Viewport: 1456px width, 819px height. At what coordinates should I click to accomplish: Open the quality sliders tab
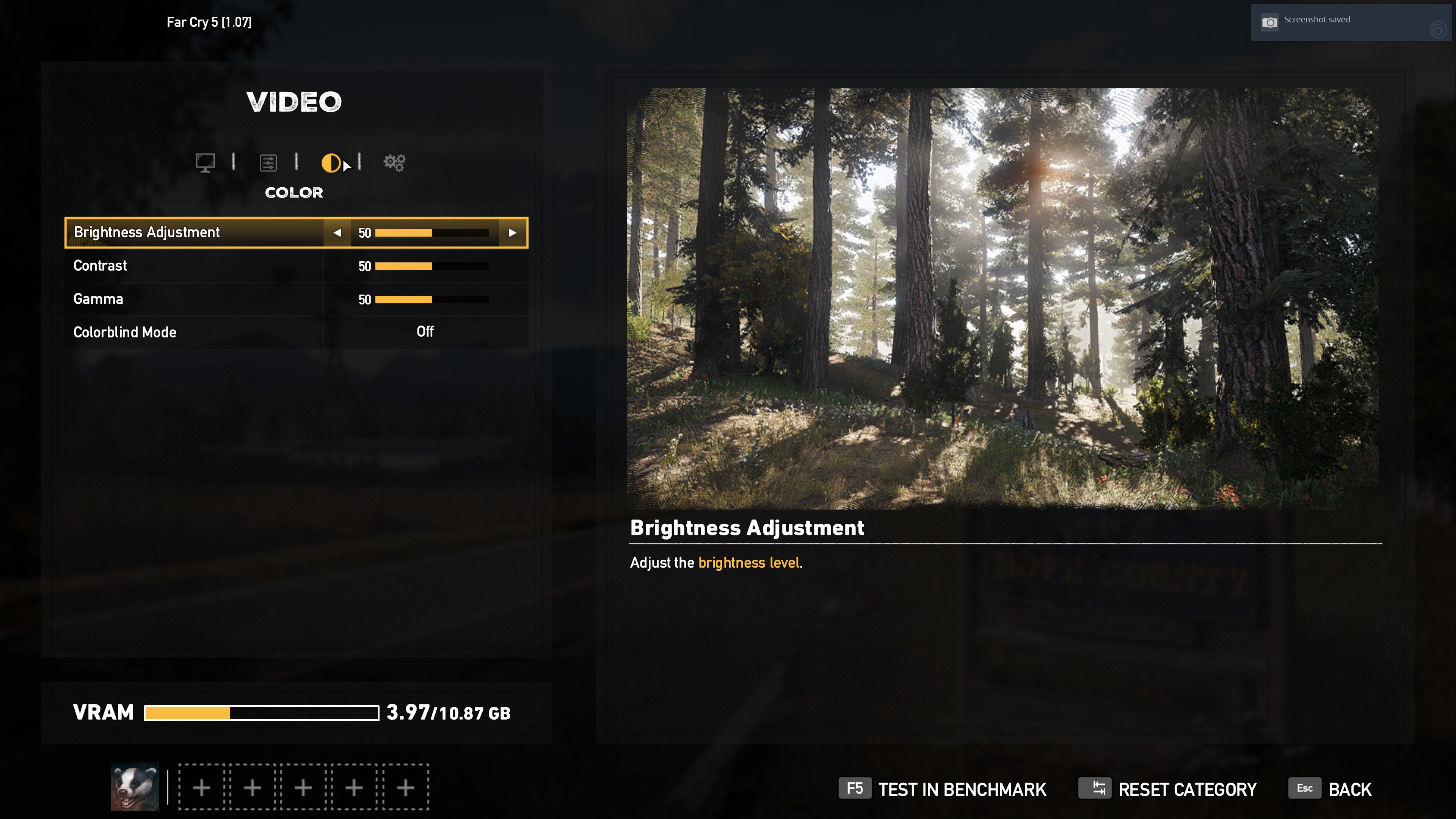pyautogui.click(x=268, y=163)
